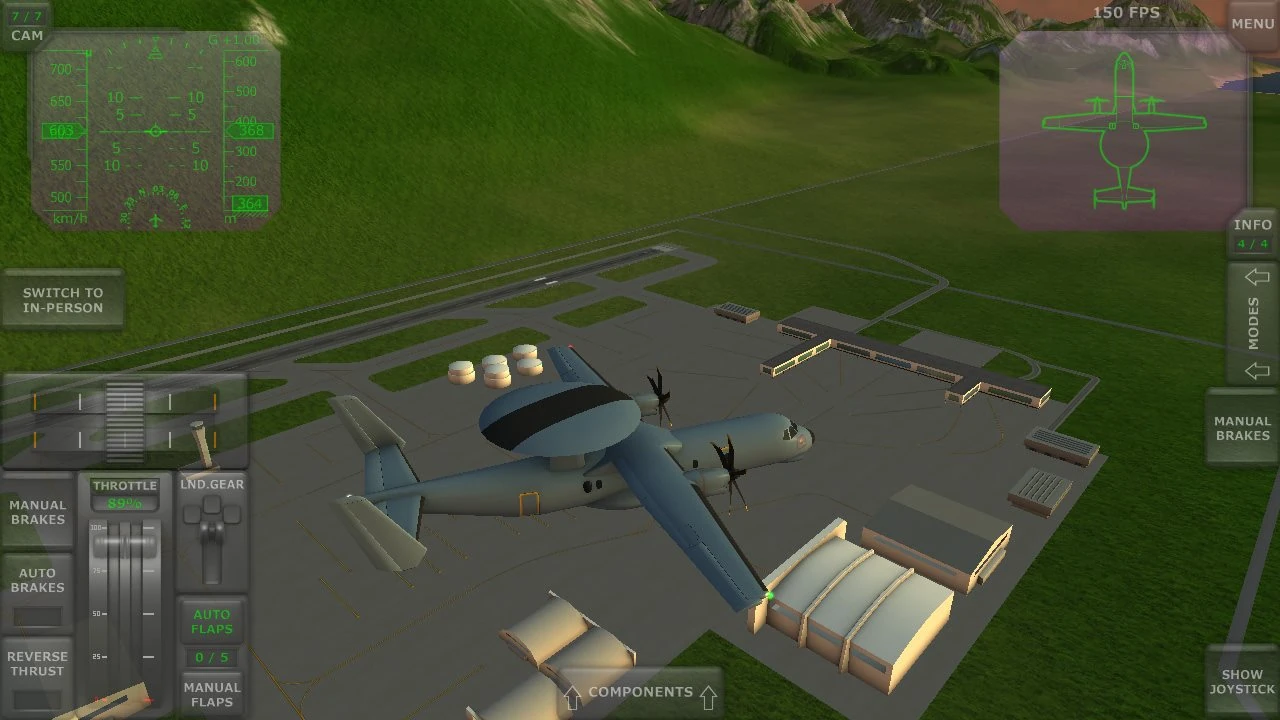Click the flaps 0/5 setting selector
Viewport: 1280px width, 720px height.
[211, 657]
